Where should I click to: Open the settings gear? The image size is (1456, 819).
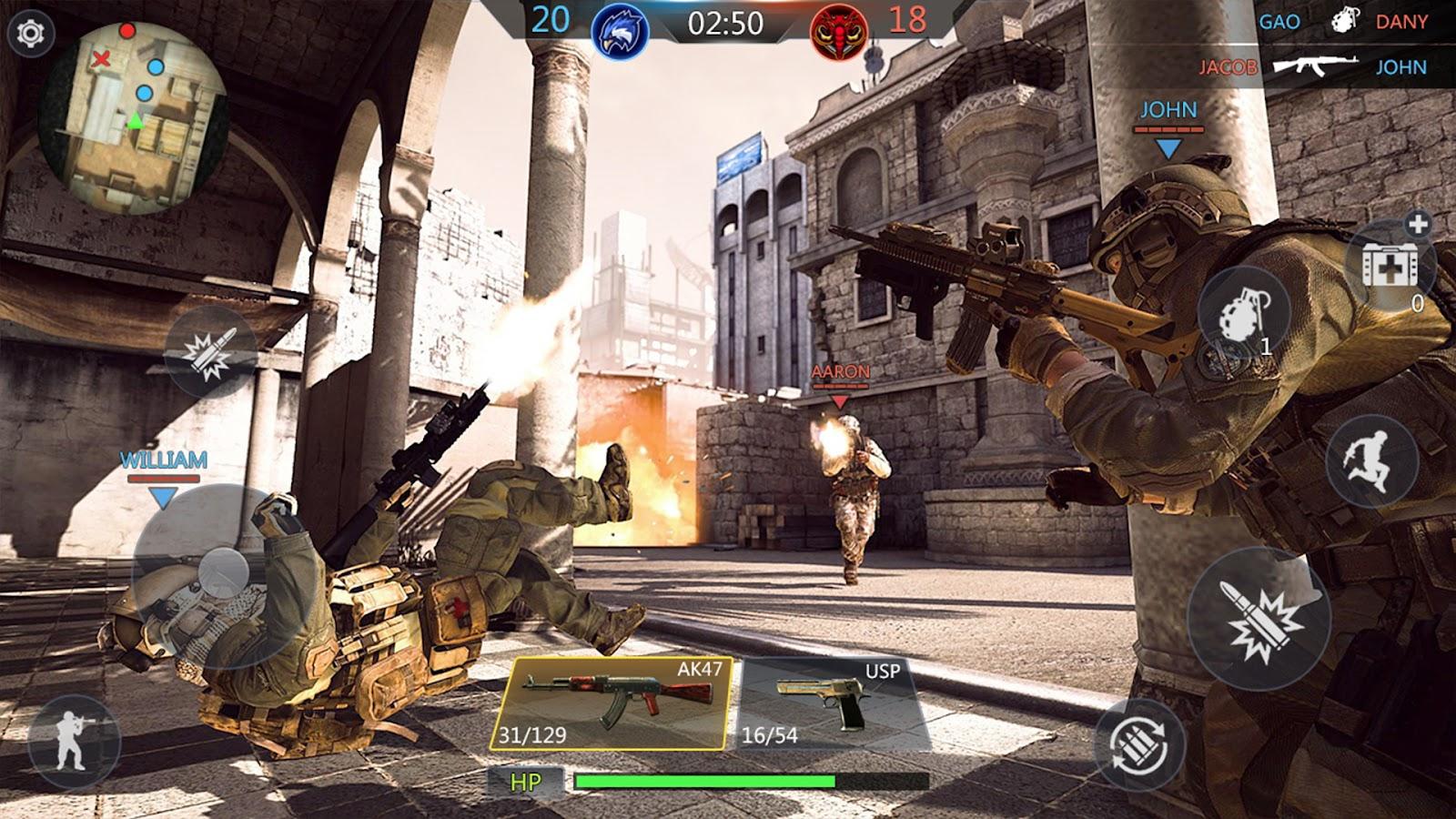pyautogui.click(x=31, y=34)
